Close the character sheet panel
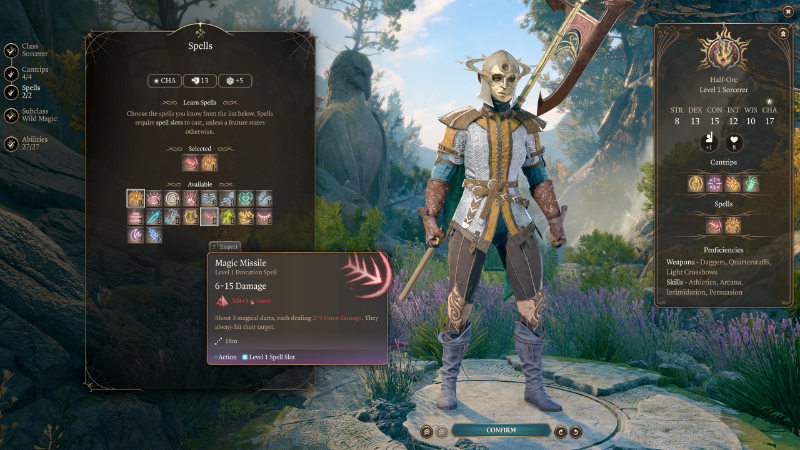 pos(782,32)
